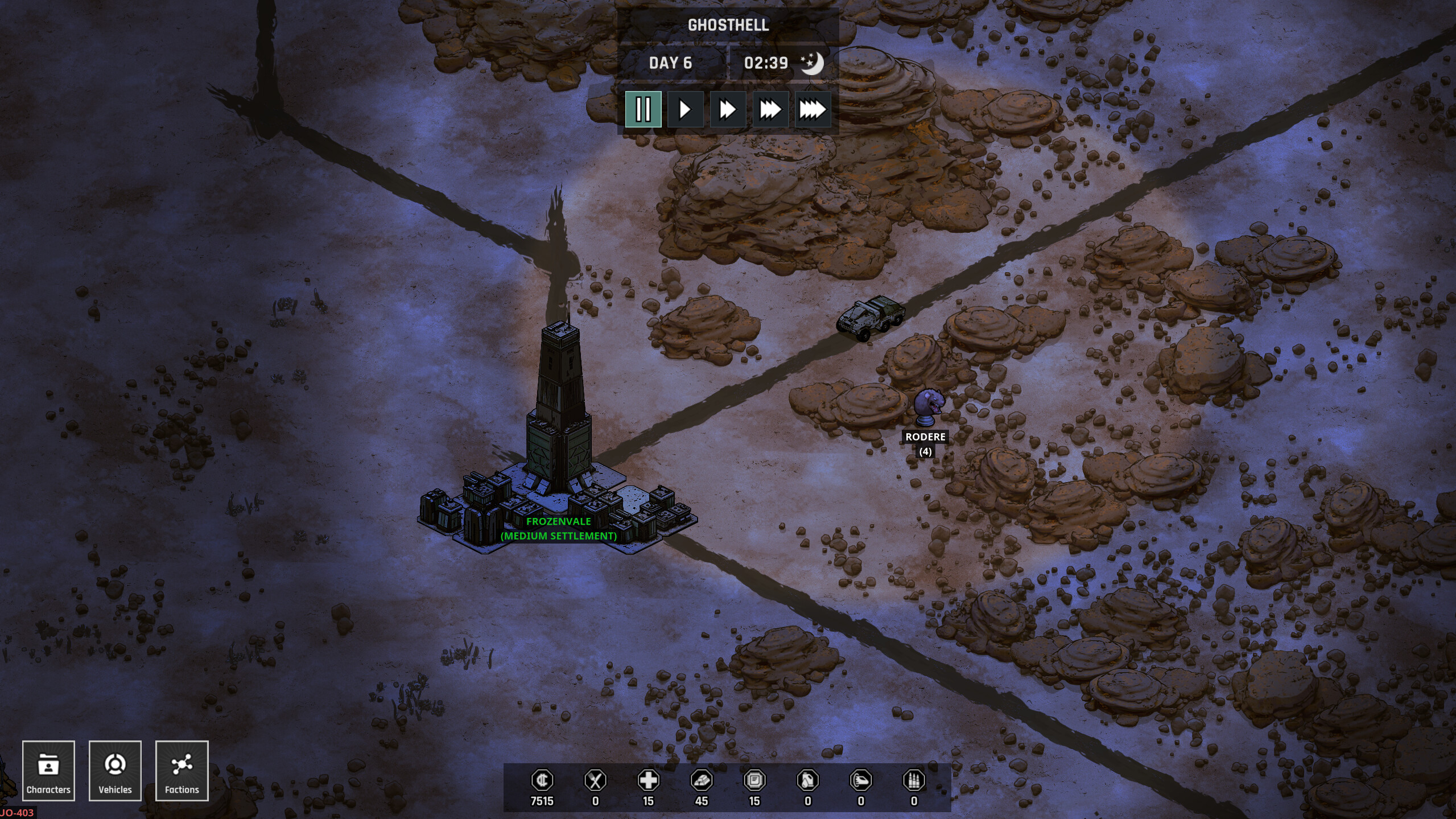This screenshot has width=1456, height=819.
Task: Pause the game time
Action: 643,109
